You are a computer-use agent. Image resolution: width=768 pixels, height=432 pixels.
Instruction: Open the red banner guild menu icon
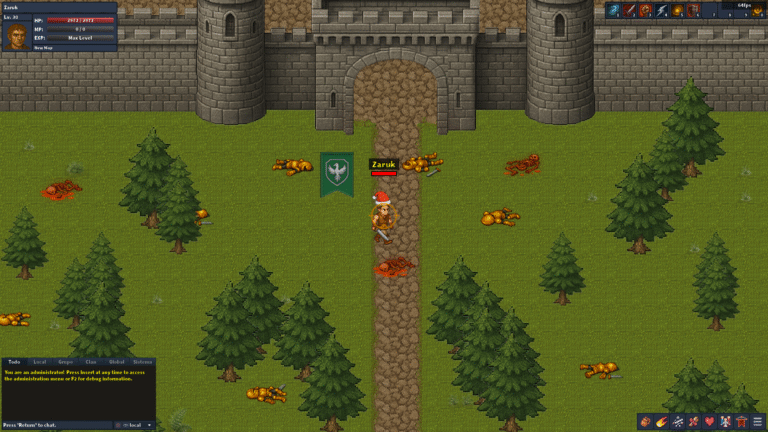(742, 422)
